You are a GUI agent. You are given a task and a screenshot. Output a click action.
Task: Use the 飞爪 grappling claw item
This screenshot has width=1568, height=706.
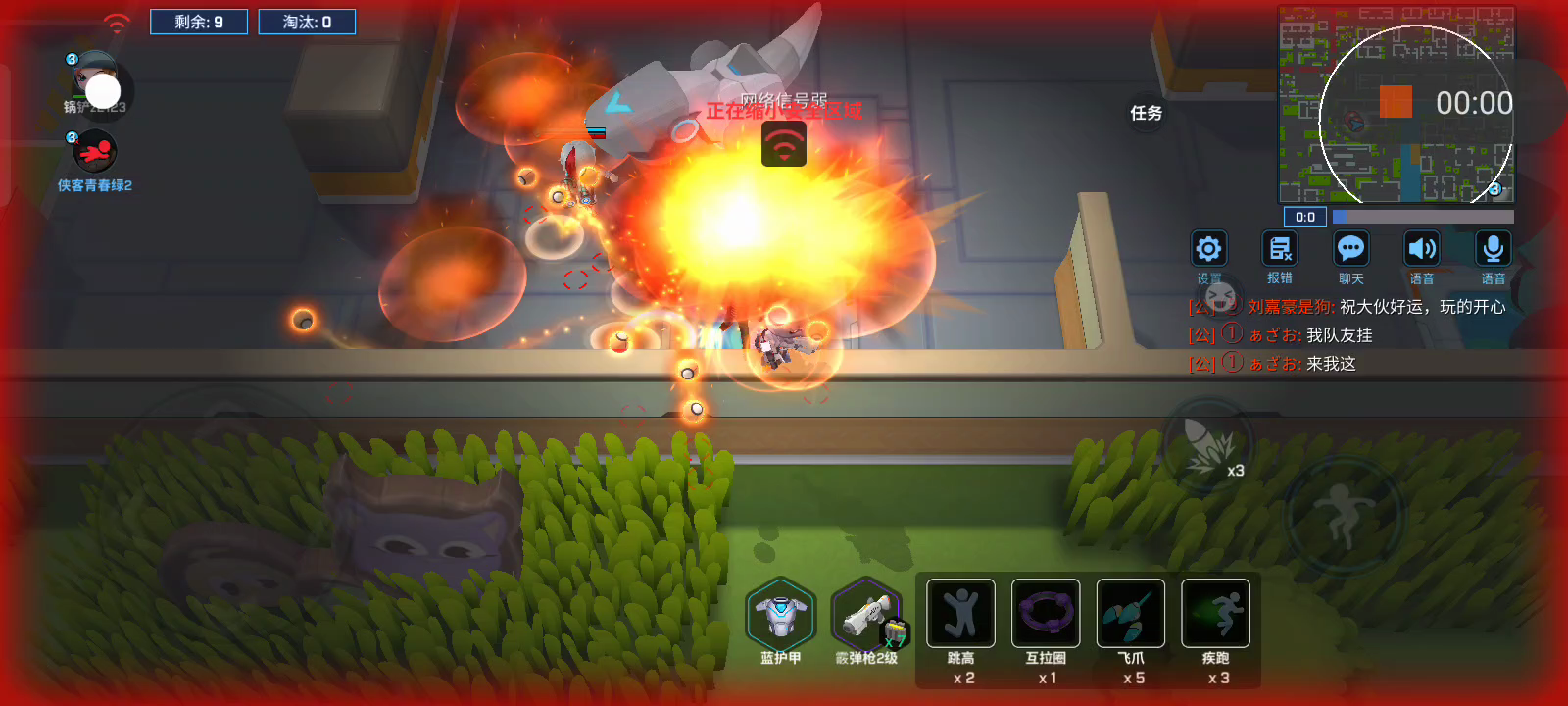point(1131,614)
